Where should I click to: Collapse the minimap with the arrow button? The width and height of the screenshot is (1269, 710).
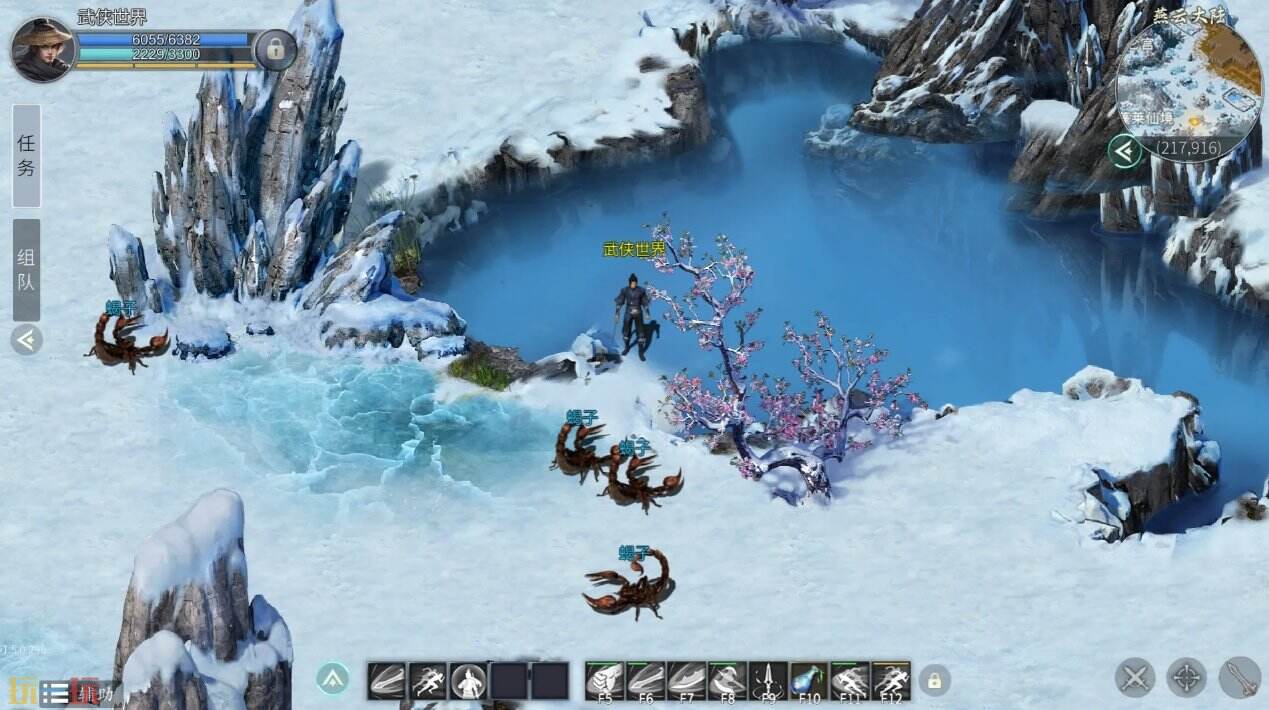tap(1126, 151)
